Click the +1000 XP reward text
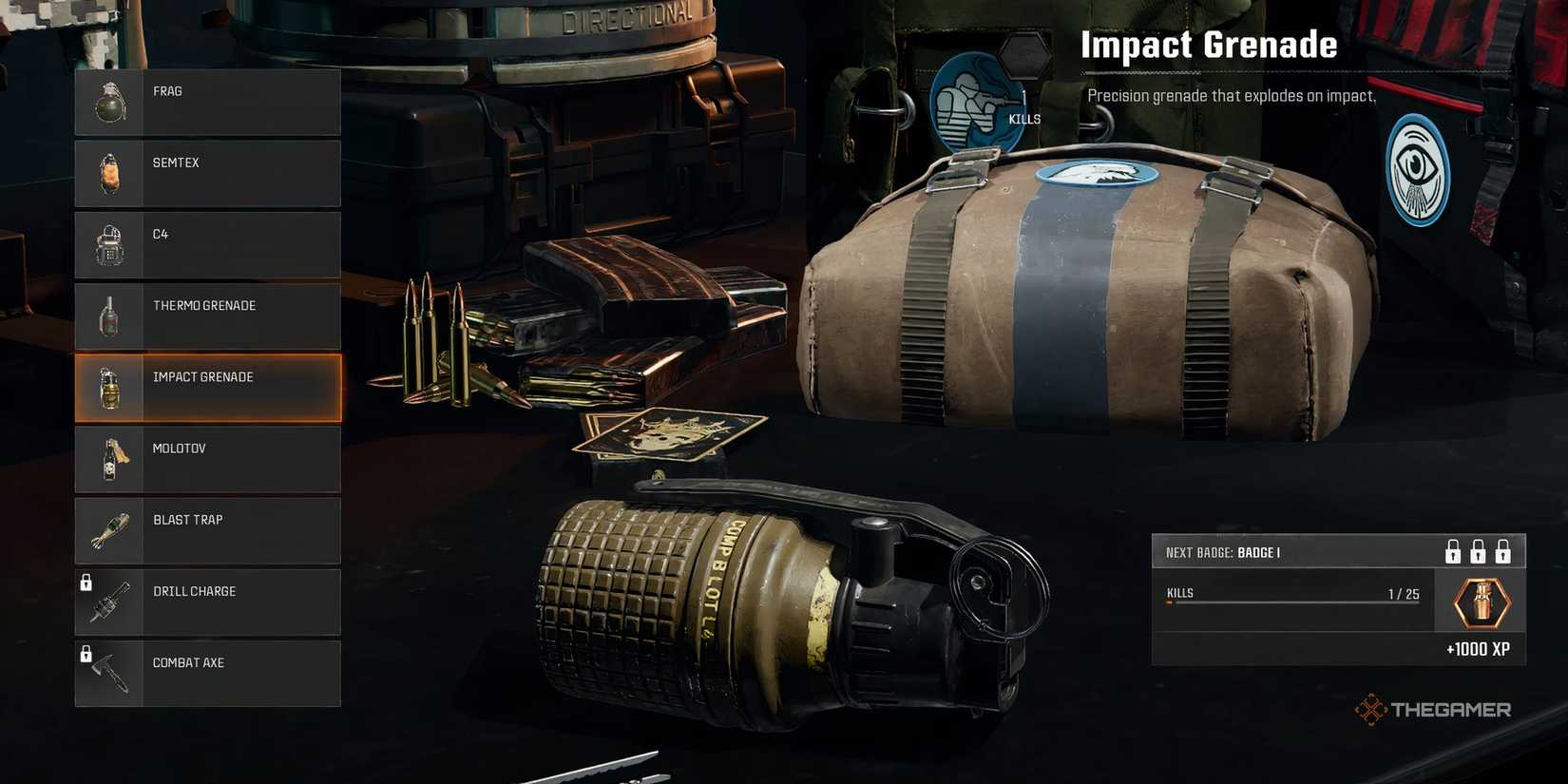 (x=1479, y=650)
